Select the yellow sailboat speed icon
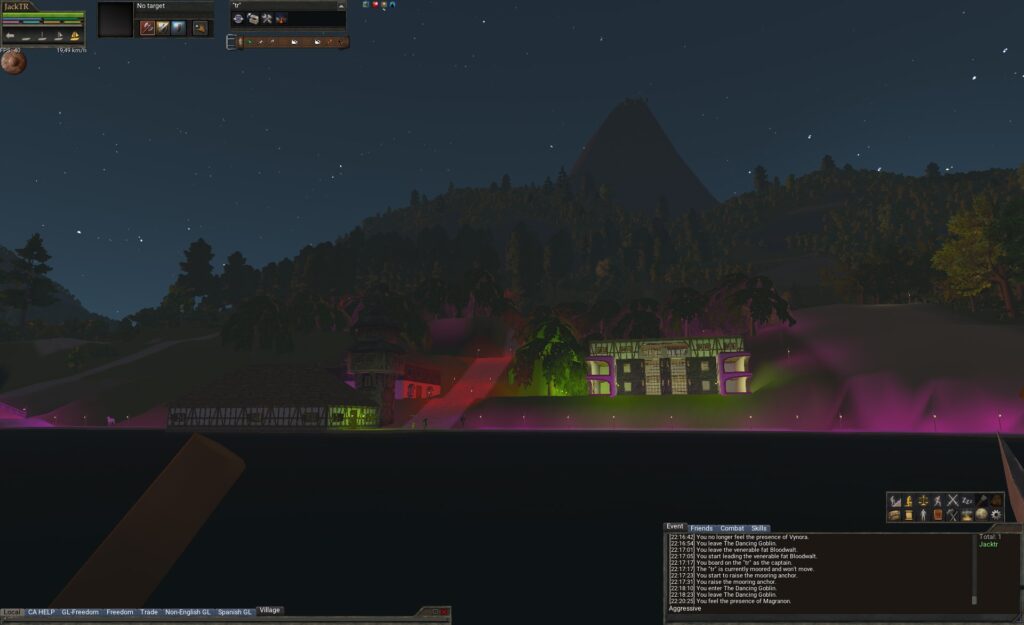The width and height of the screenshot is (1024, 625). pos(74,36)
